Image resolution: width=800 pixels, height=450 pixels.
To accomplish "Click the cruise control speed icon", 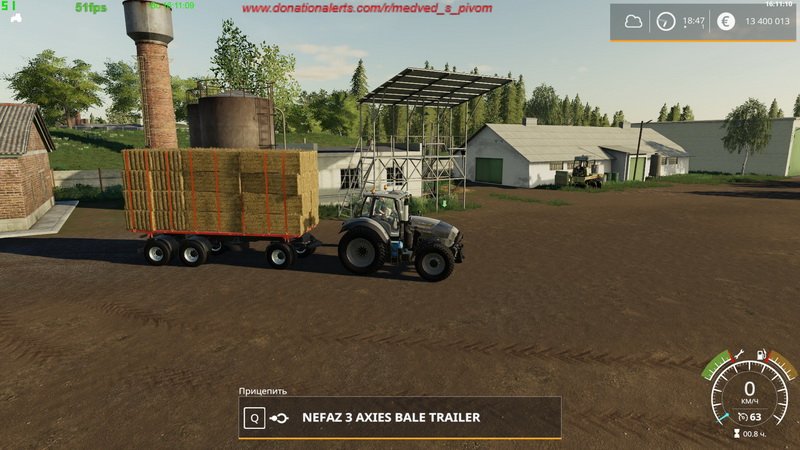I will pyautogui.click(x=742, y=416).
